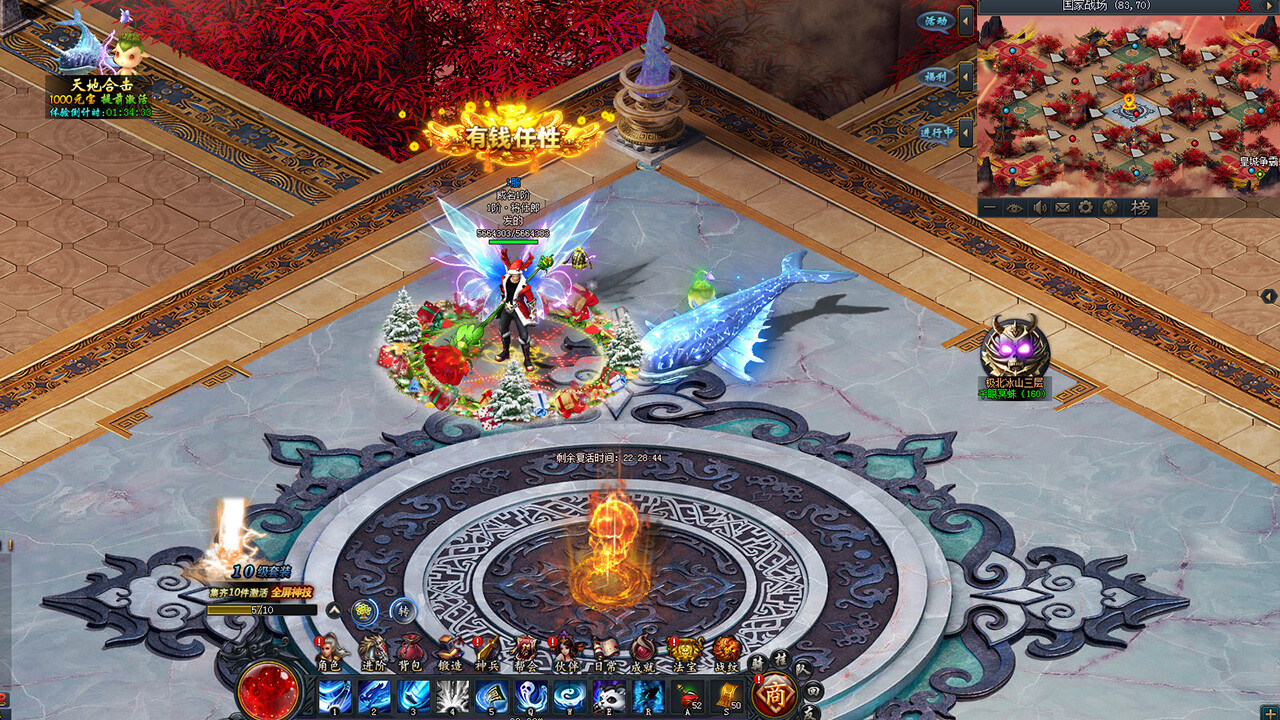Open the minimap settings gear
1280x720 pixels.
point(1086,208)
